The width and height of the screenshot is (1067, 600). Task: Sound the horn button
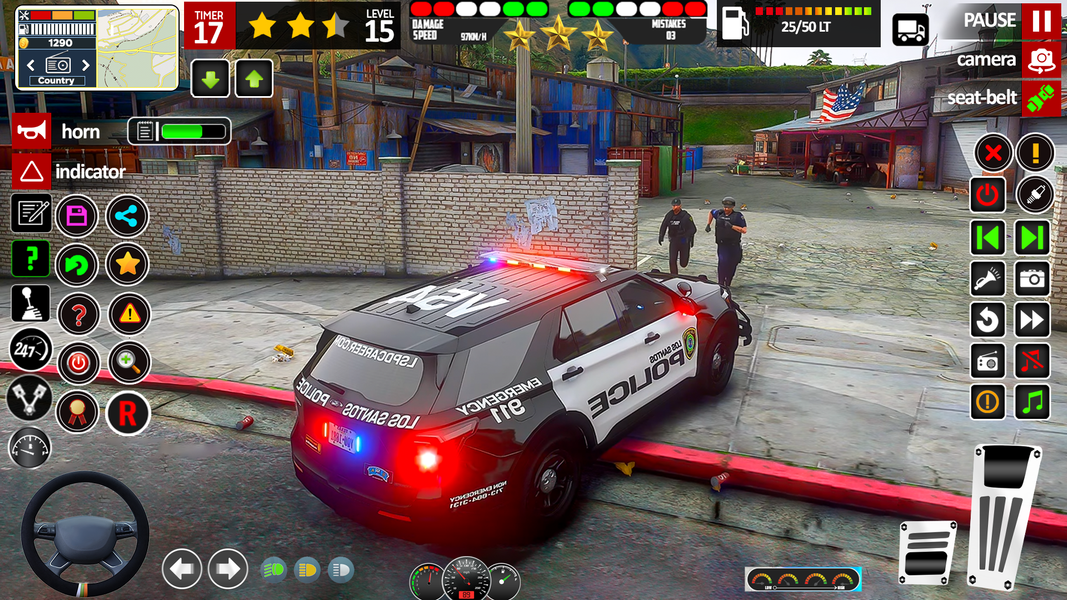[x=31, y=131]
